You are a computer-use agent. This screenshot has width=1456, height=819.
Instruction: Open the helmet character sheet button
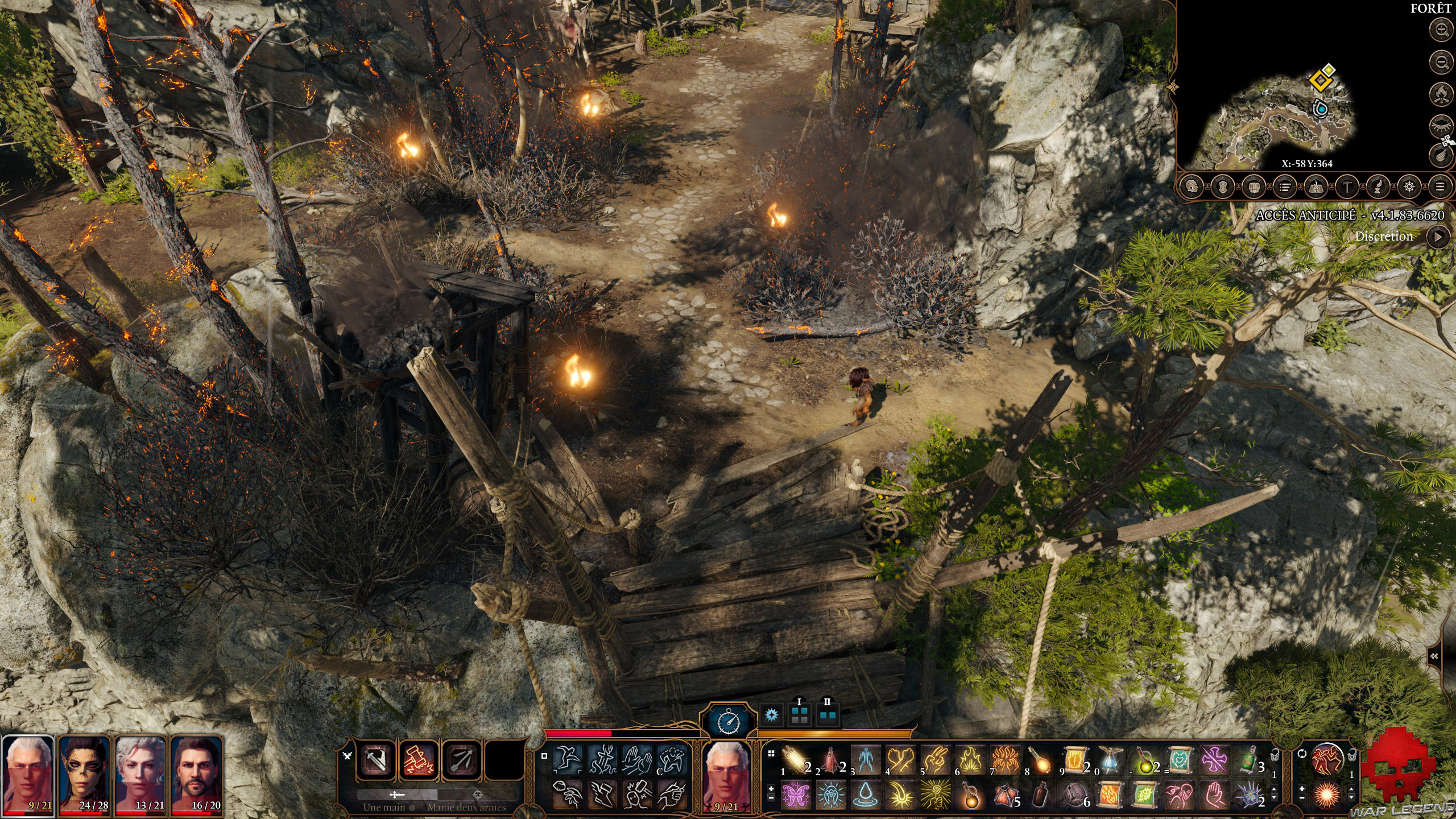[x=1192, y=187]
